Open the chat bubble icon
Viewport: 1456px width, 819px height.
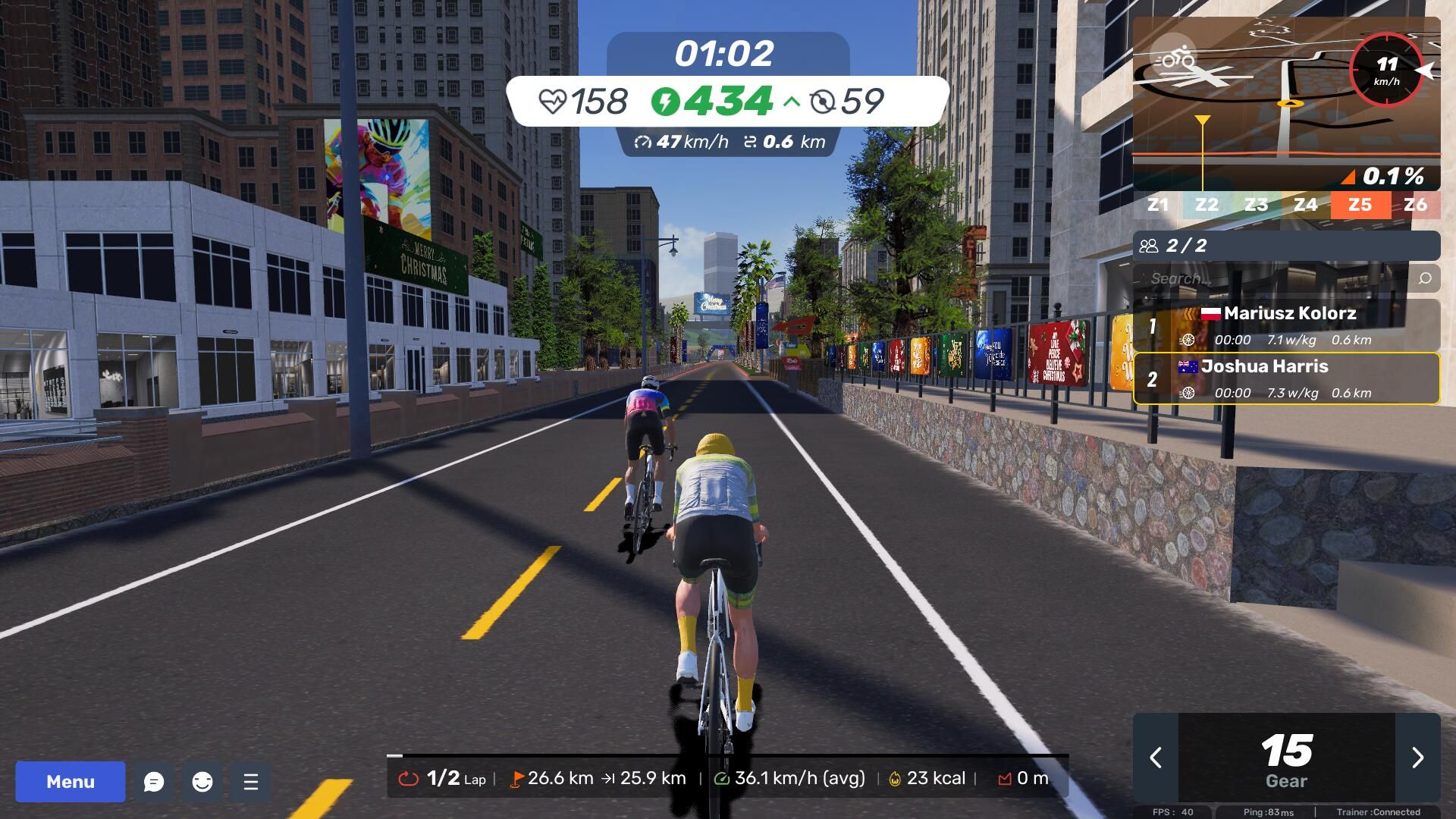pos(154,781)
